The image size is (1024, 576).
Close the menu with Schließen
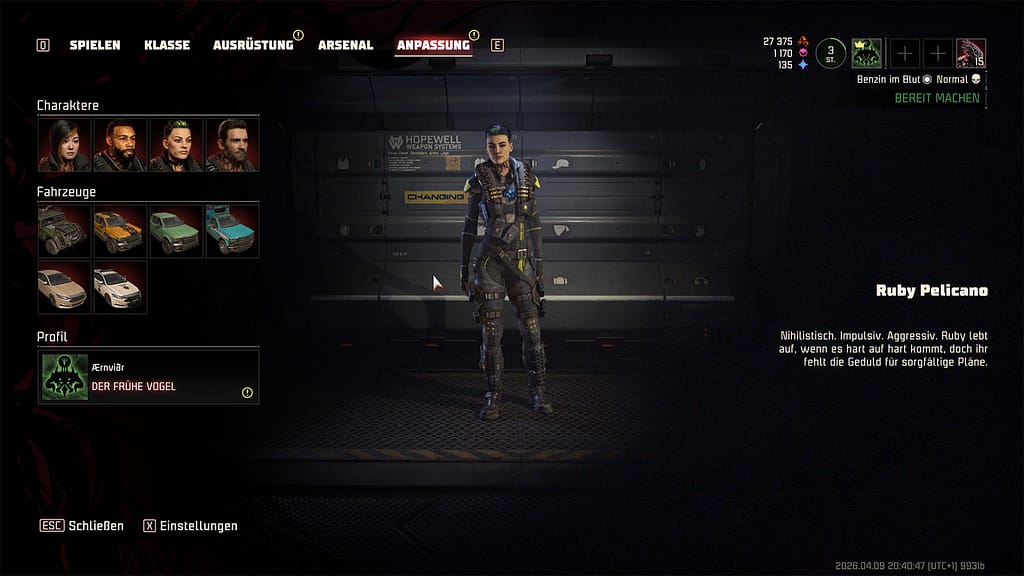coord(82,526)
